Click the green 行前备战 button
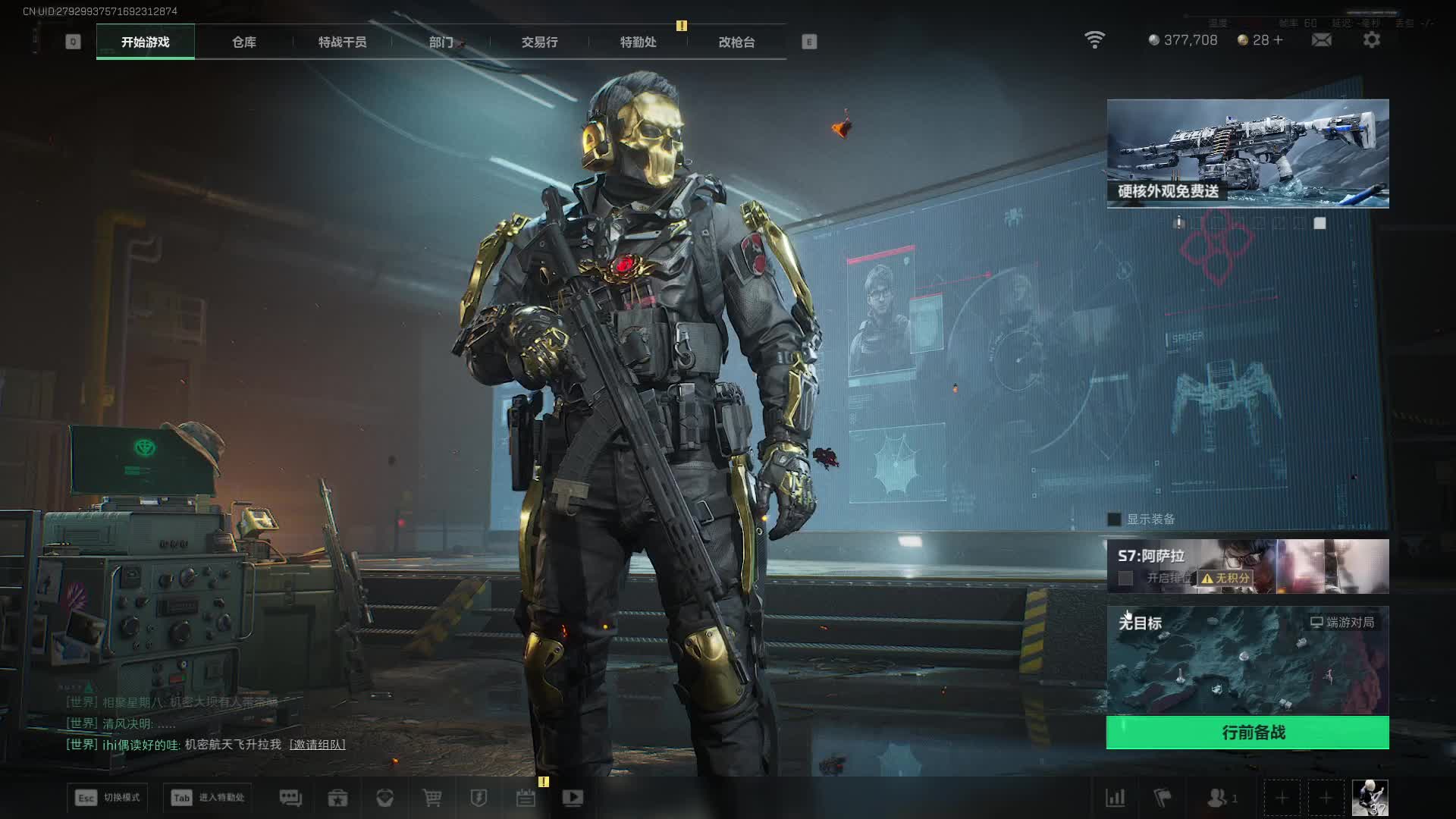Viewport: 1456px width, 819px height. pos(1247,733)
